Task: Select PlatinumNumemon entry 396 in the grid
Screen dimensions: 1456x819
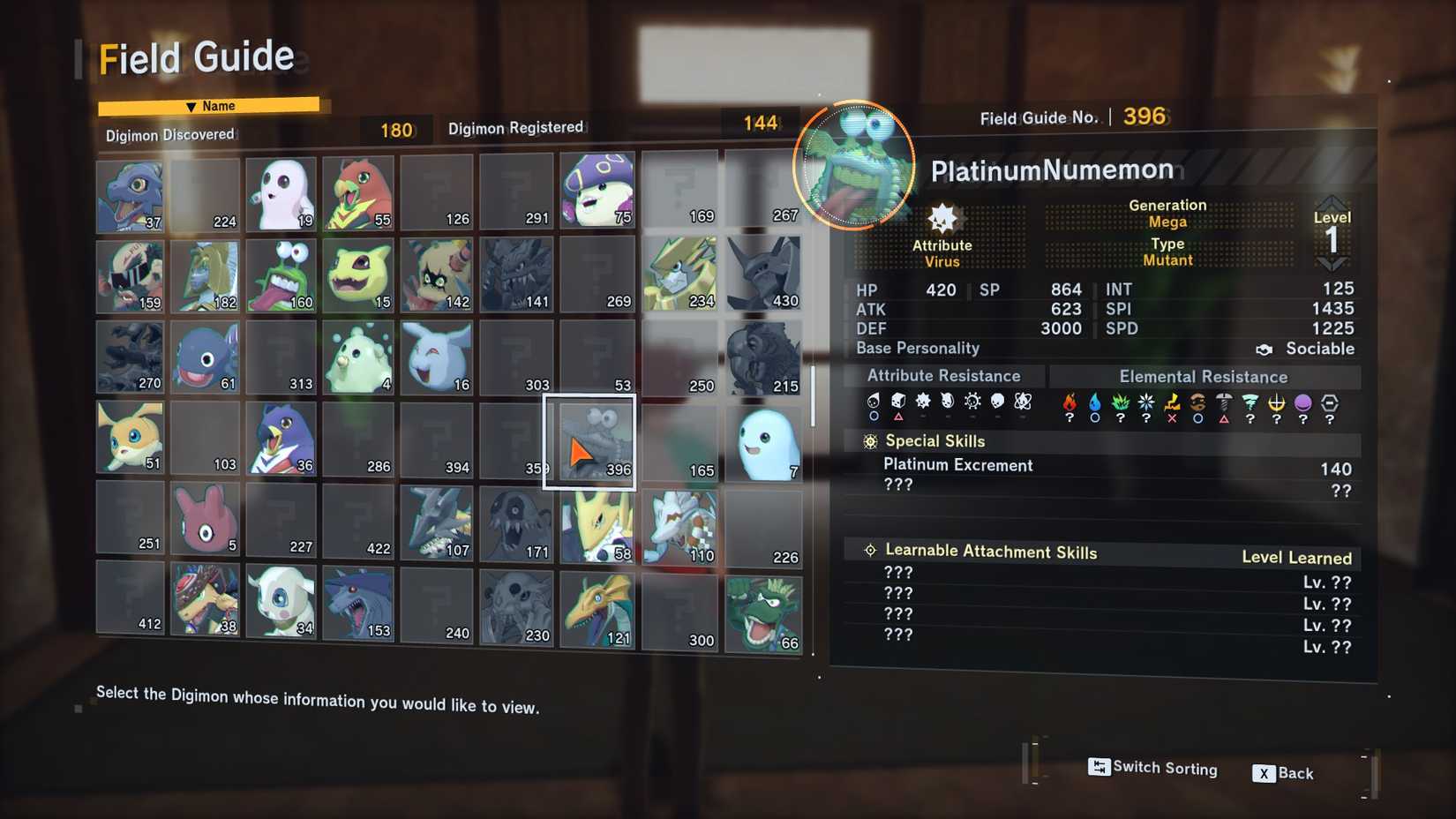Action: [x=589, y=440]
